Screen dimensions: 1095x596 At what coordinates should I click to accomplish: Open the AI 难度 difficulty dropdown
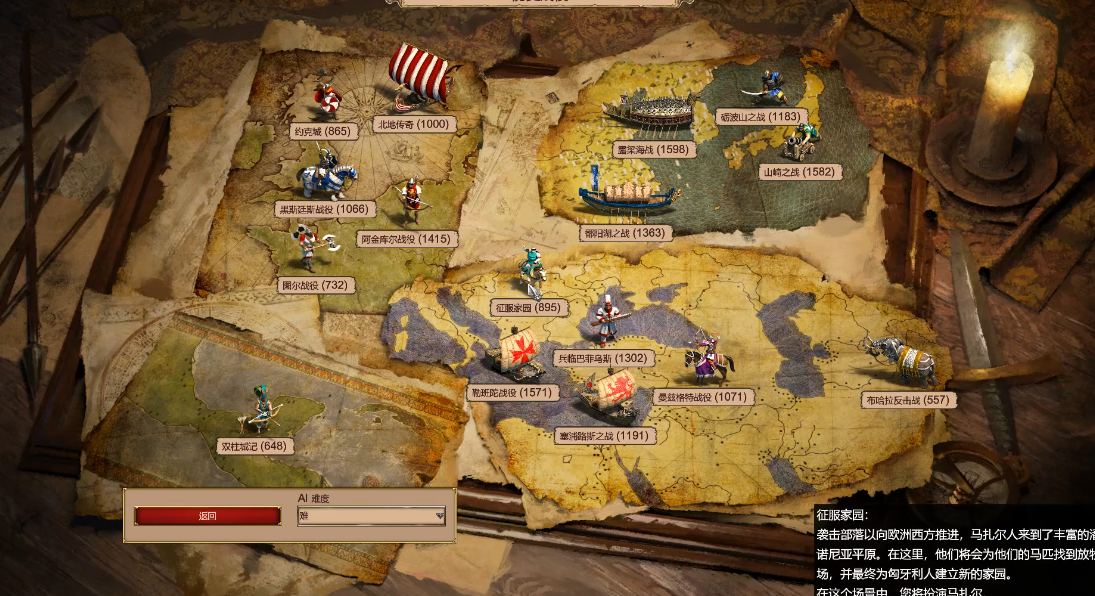tap(371, 516)
